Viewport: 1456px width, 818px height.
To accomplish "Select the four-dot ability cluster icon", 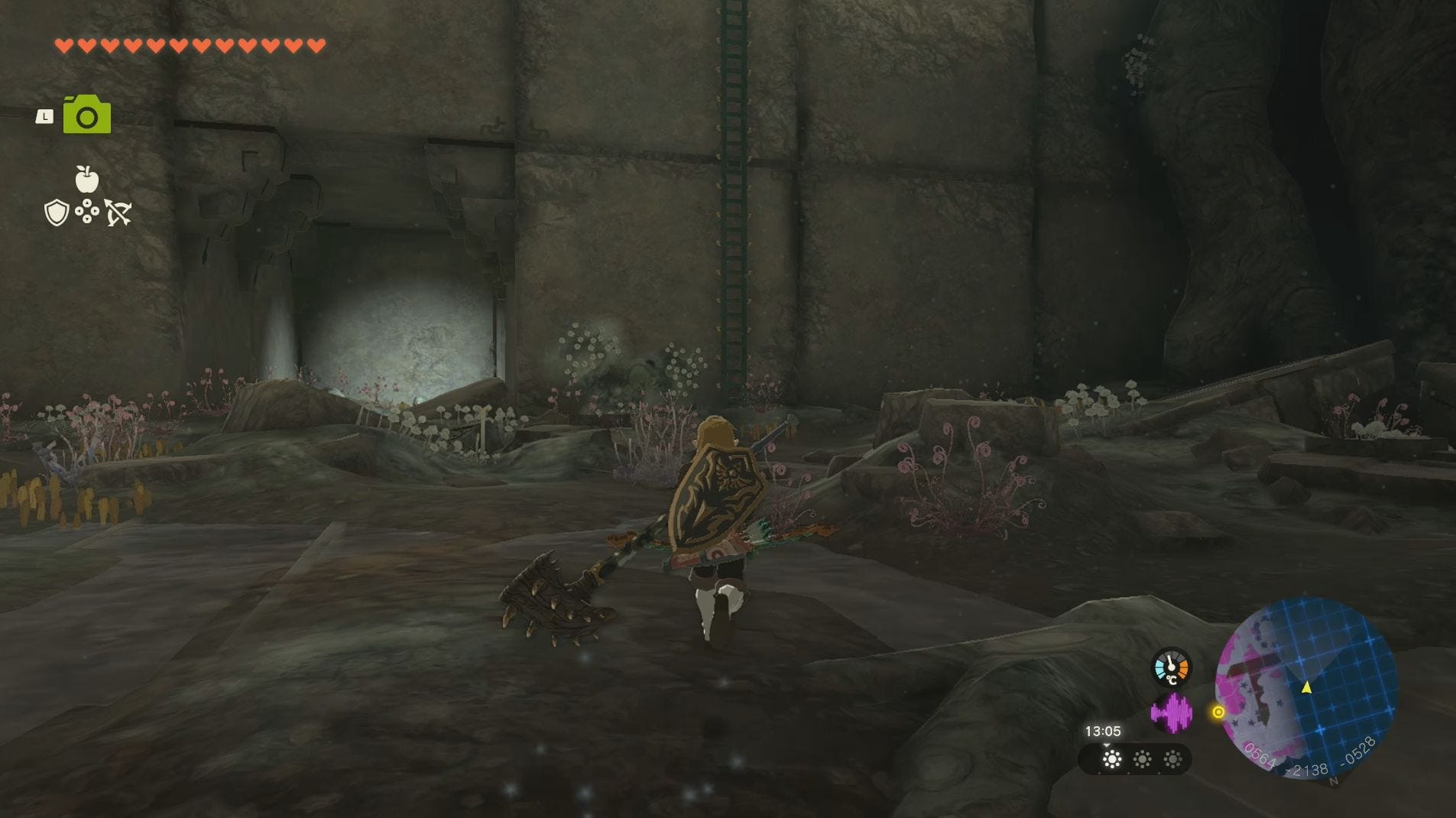I will [88, 213].
